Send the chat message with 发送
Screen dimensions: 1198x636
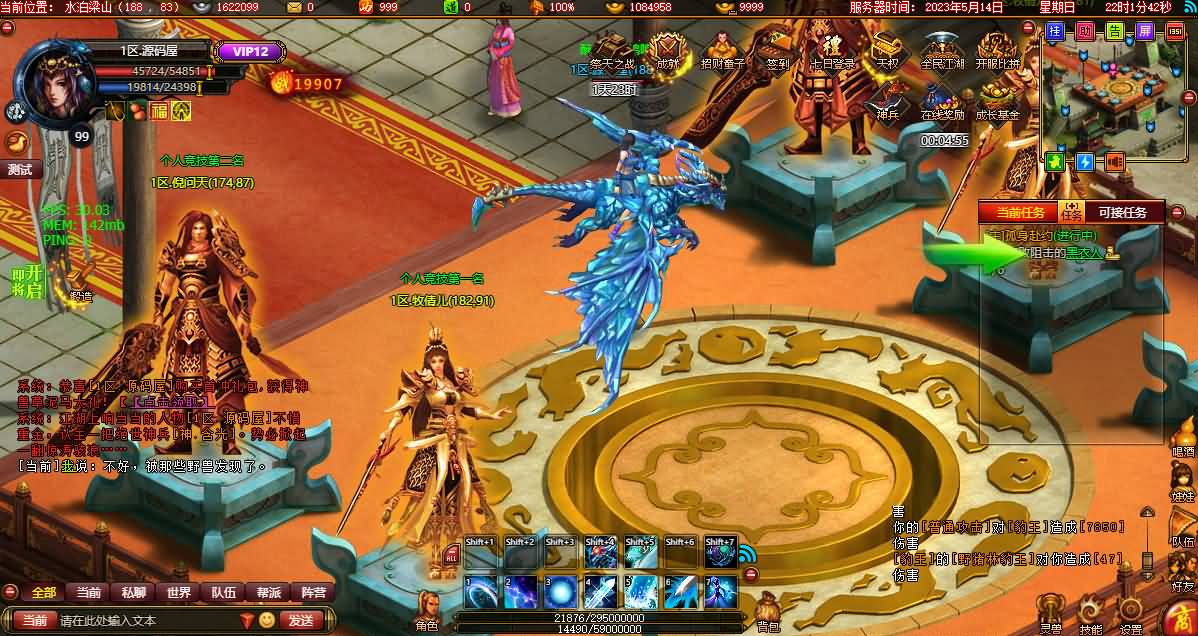click(x=300, y=620)
